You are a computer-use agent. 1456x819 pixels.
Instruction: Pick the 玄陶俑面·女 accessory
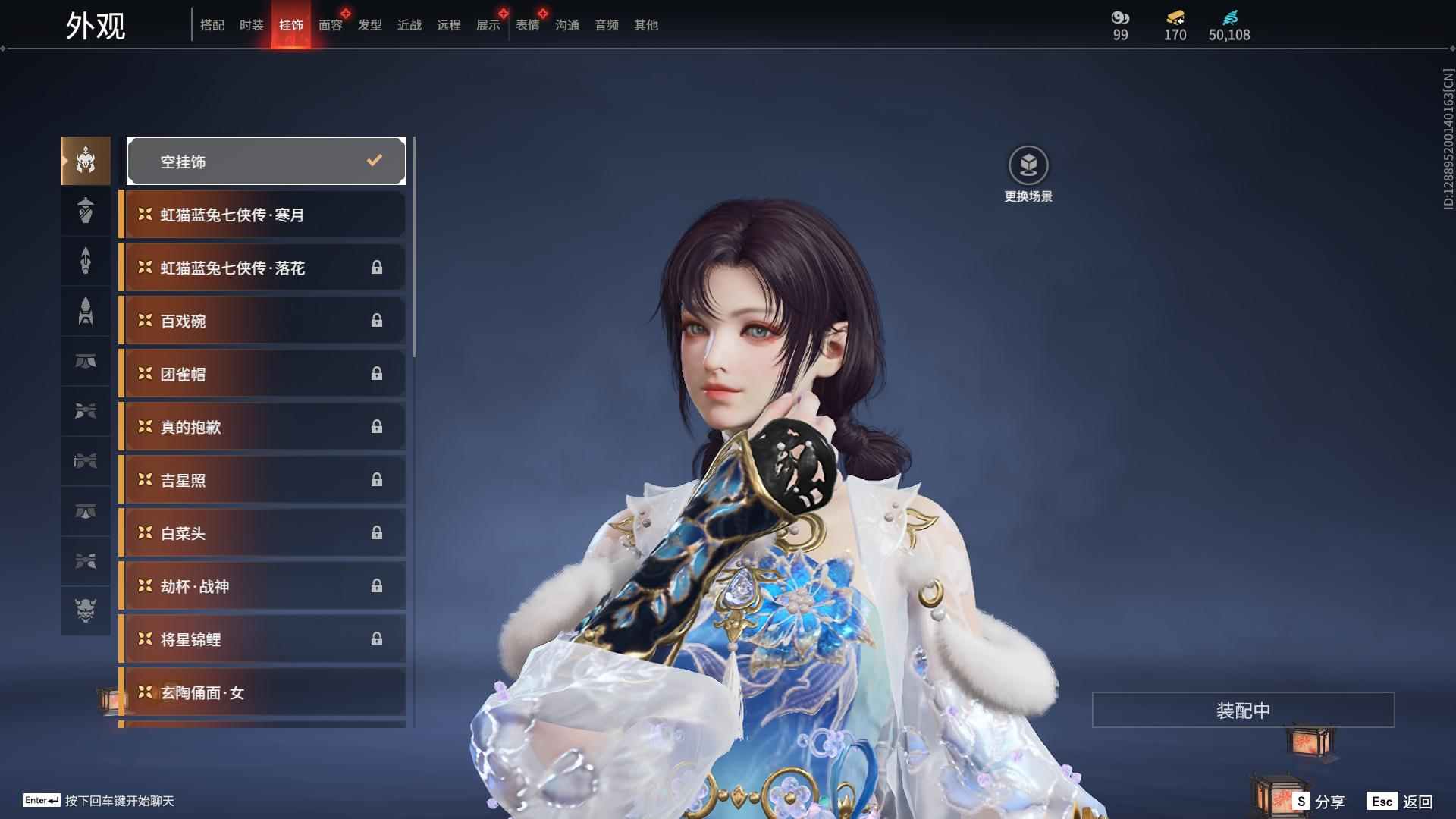point(262,692)
